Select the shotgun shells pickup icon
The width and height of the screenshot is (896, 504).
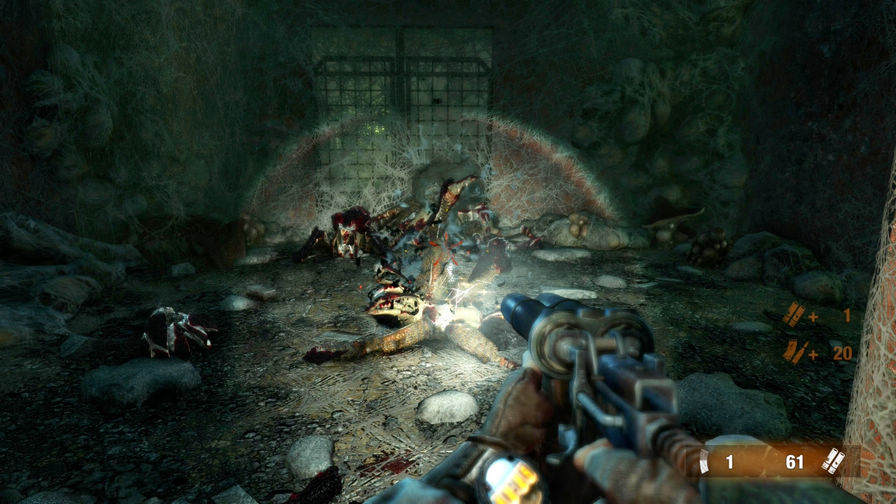pyautogui.click(x=793, y=316)
